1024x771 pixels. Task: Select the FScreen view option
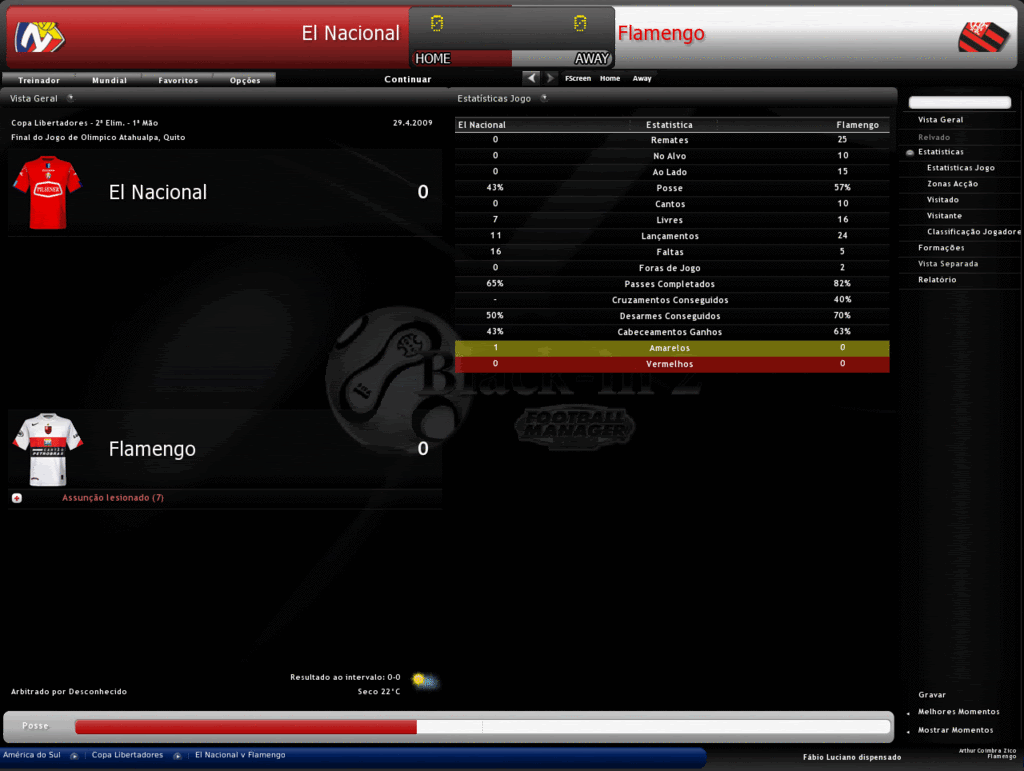pyautogui.click(x=578, y=78)
